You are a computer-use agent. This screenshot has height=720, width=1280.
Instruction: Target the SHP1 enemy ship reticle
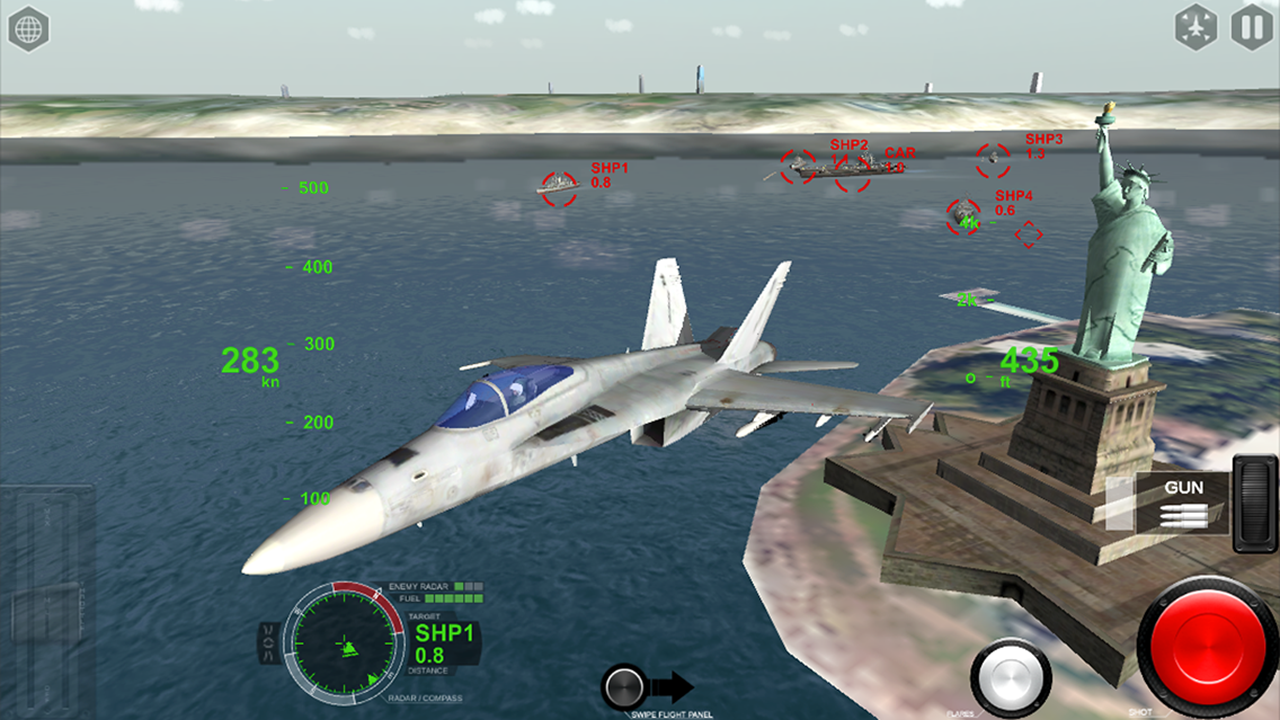(x=560, y=188)
